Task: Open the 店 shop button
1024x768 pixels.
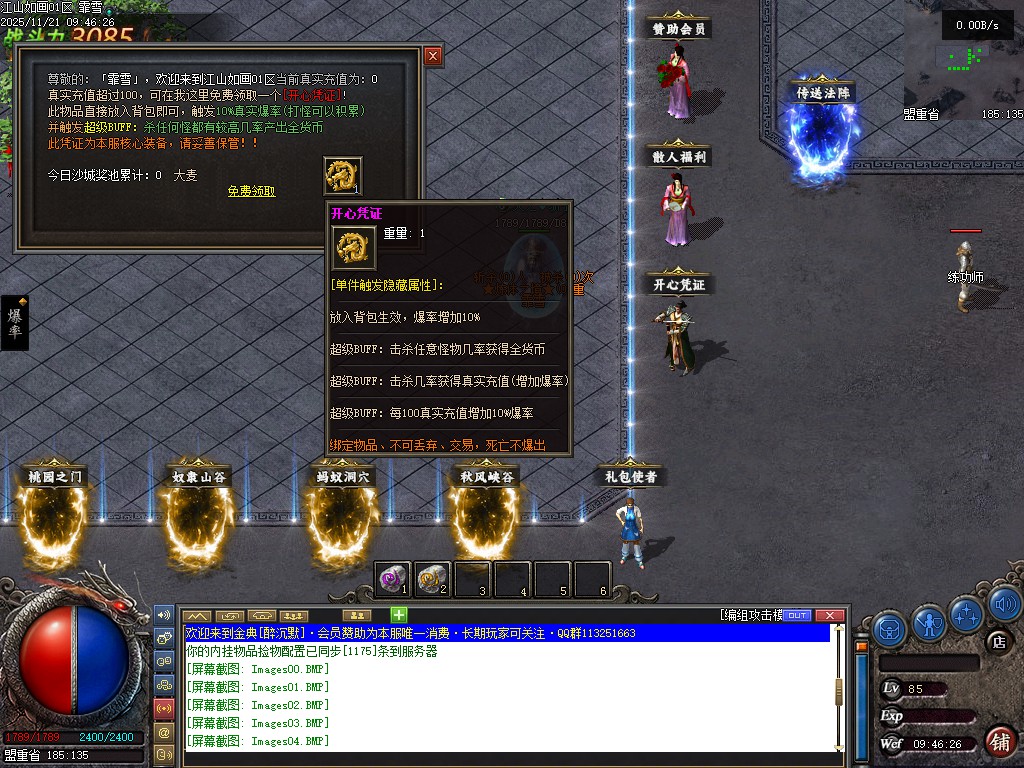Action: [997, 641]
